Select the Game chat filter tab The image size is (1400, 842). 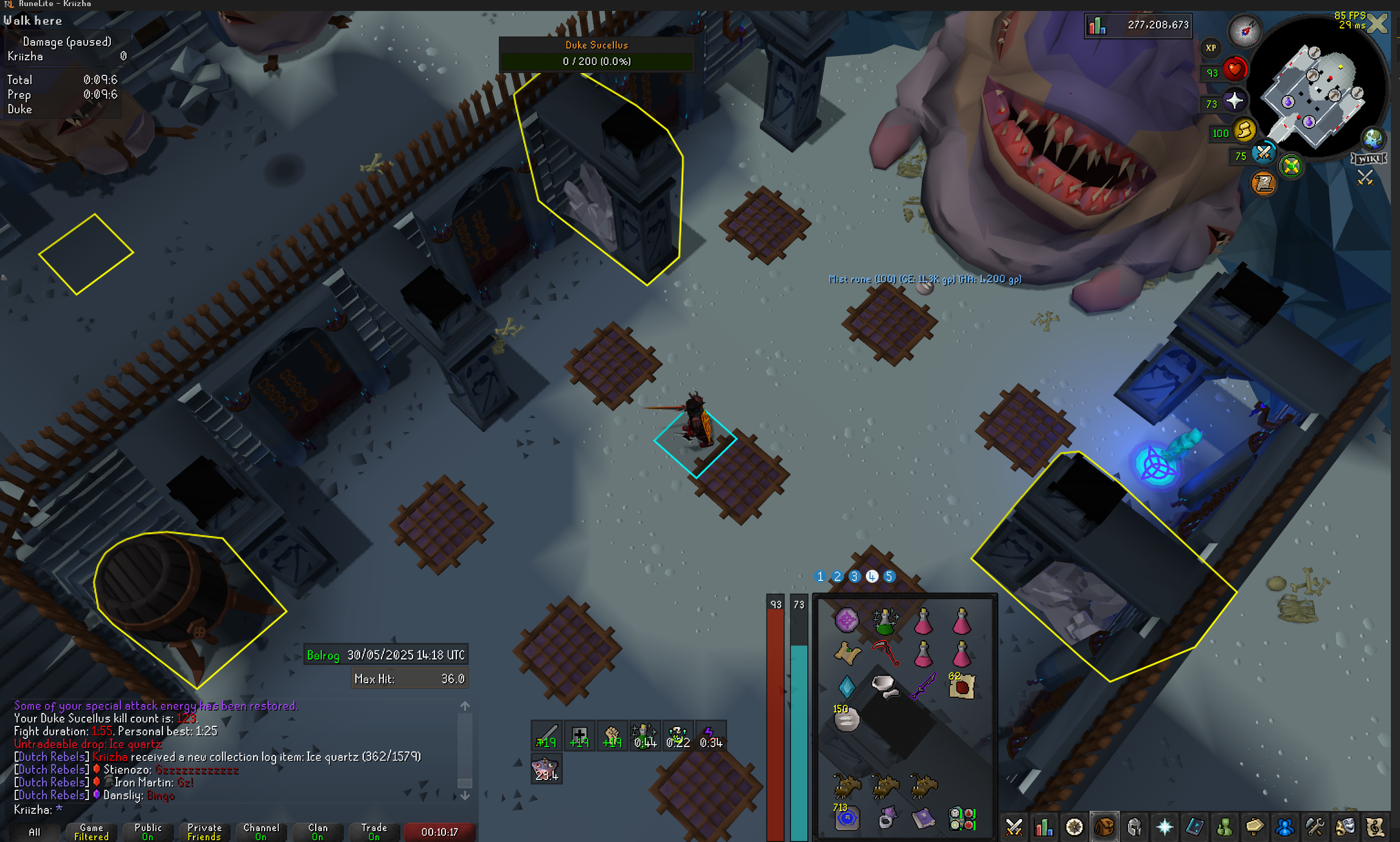91,832
